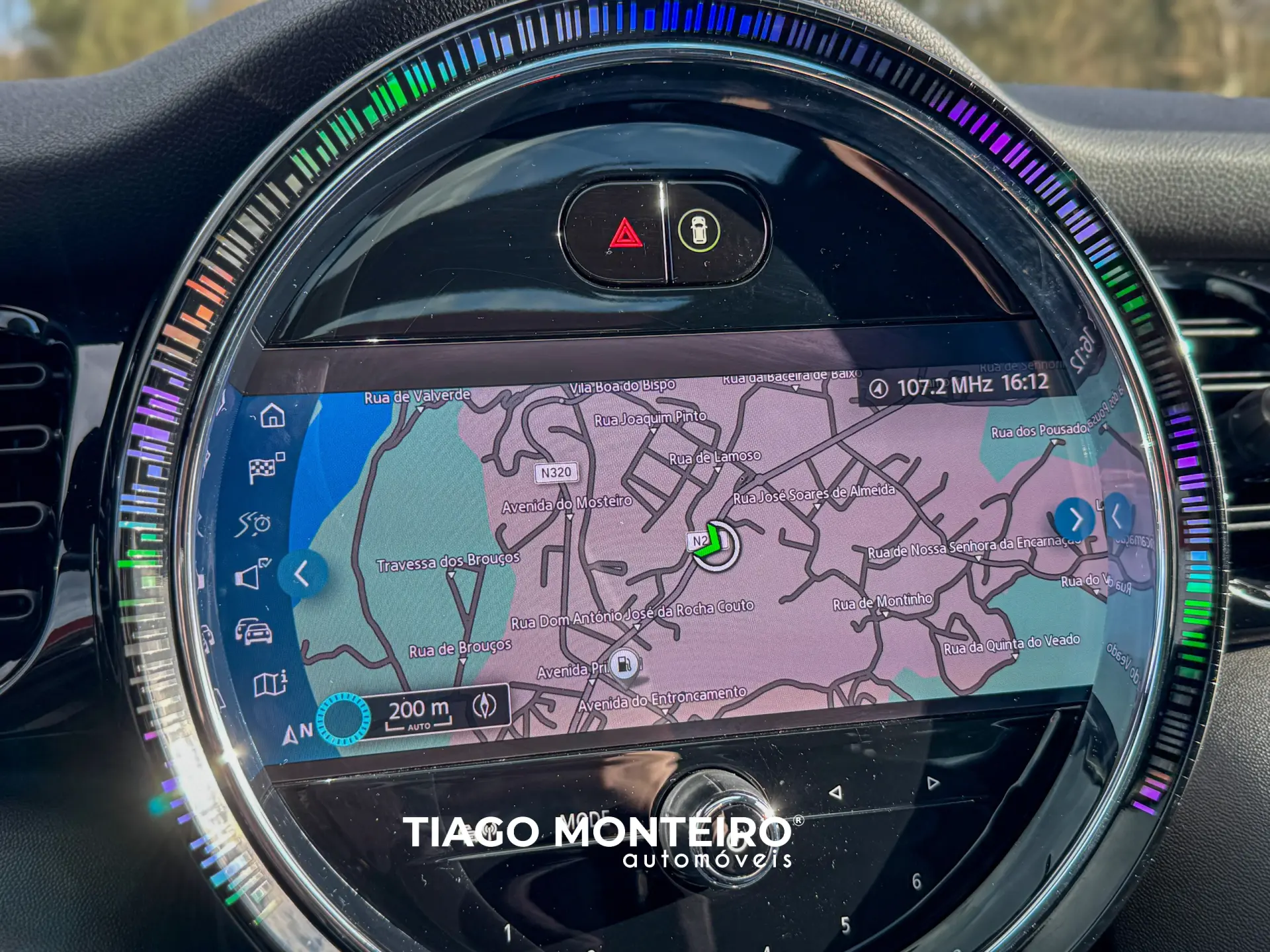This screenshot has width=1270, height=952.
Task: Select the fuel station marker on map
Action: click(624, 664)
